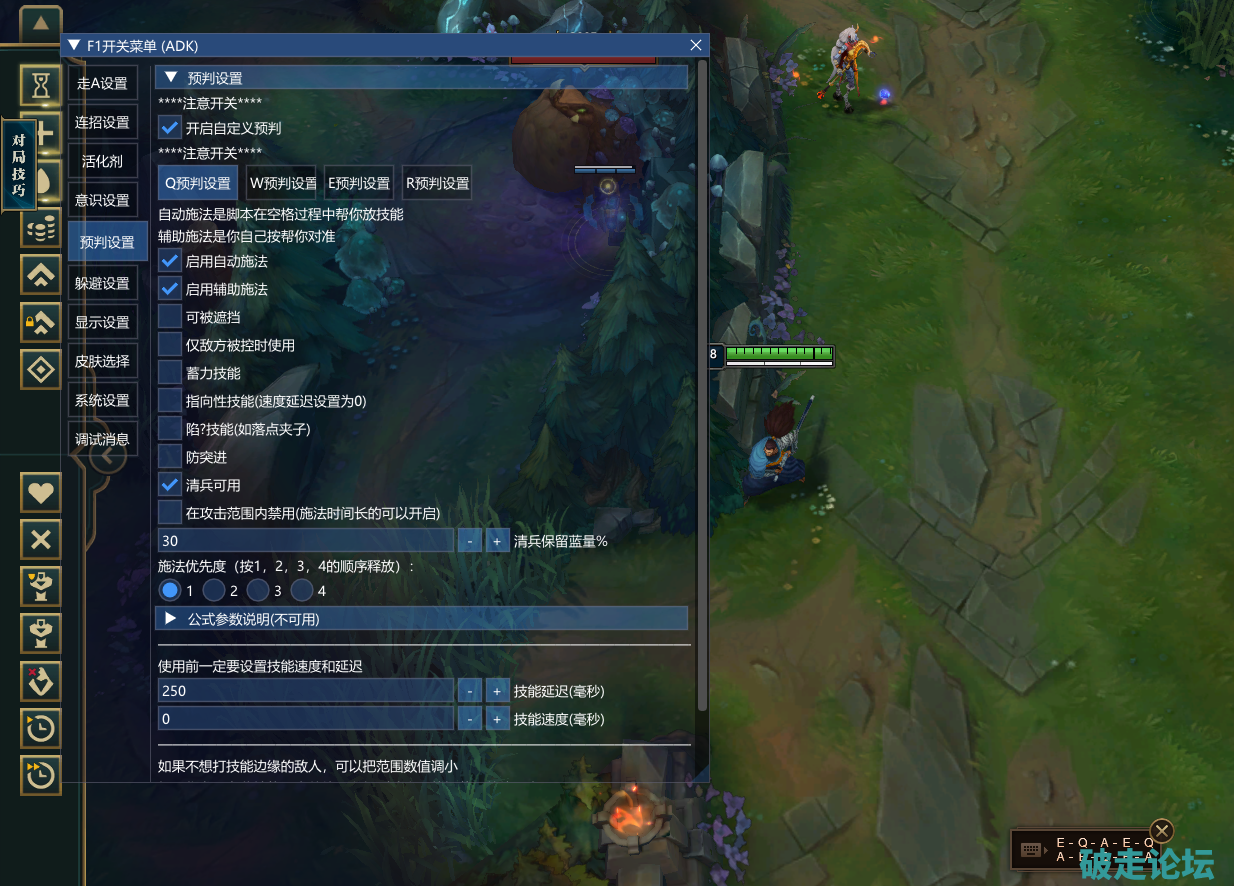Close the key sequence overlay
The width and height of the screenshot is (1234, 886).
tap(1161, 831)
